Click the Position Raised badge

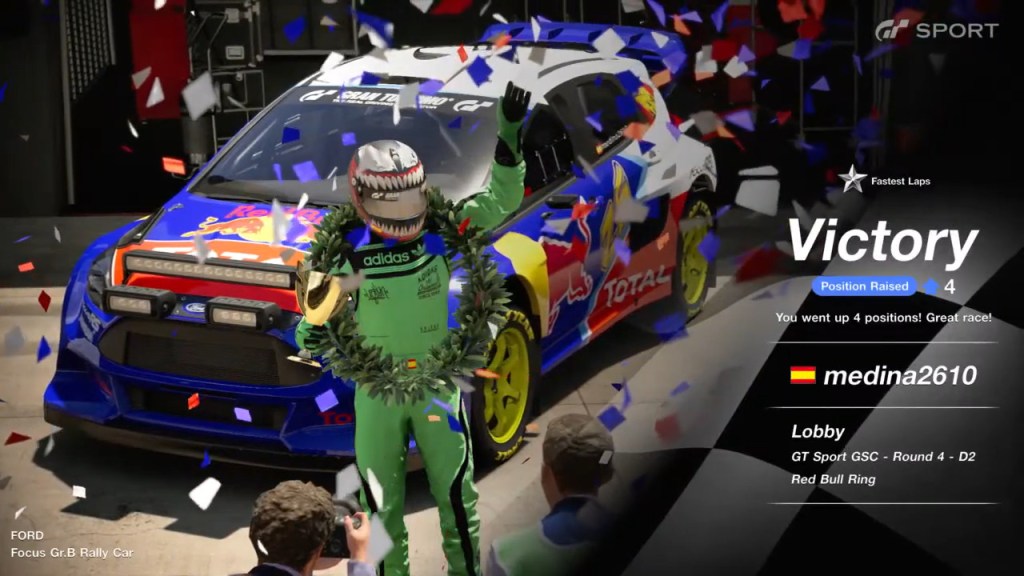coord(864,286)
